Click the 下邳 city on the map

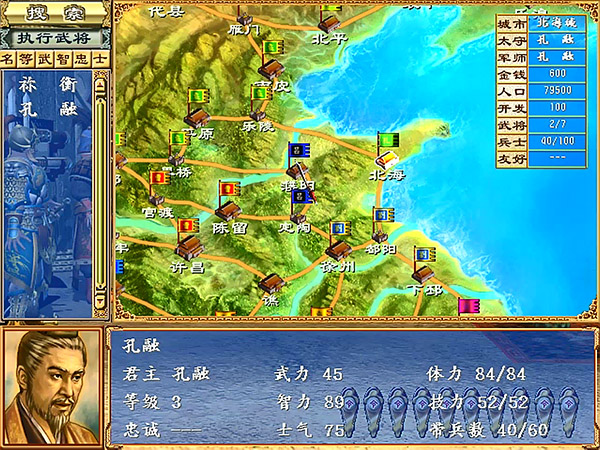coord(423,271)
